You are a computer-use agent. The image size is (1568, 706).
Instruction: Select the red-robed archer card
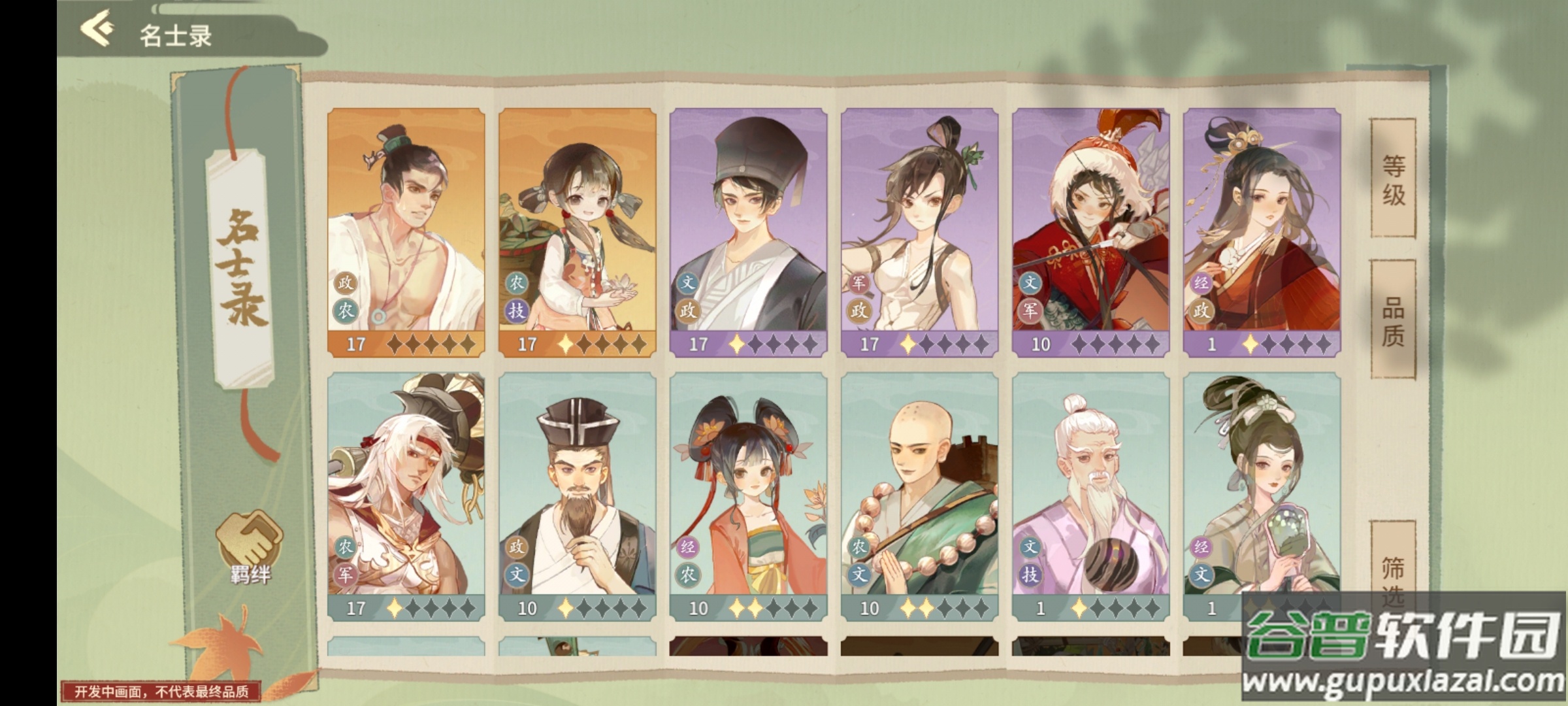click(x=1090, y=232)
